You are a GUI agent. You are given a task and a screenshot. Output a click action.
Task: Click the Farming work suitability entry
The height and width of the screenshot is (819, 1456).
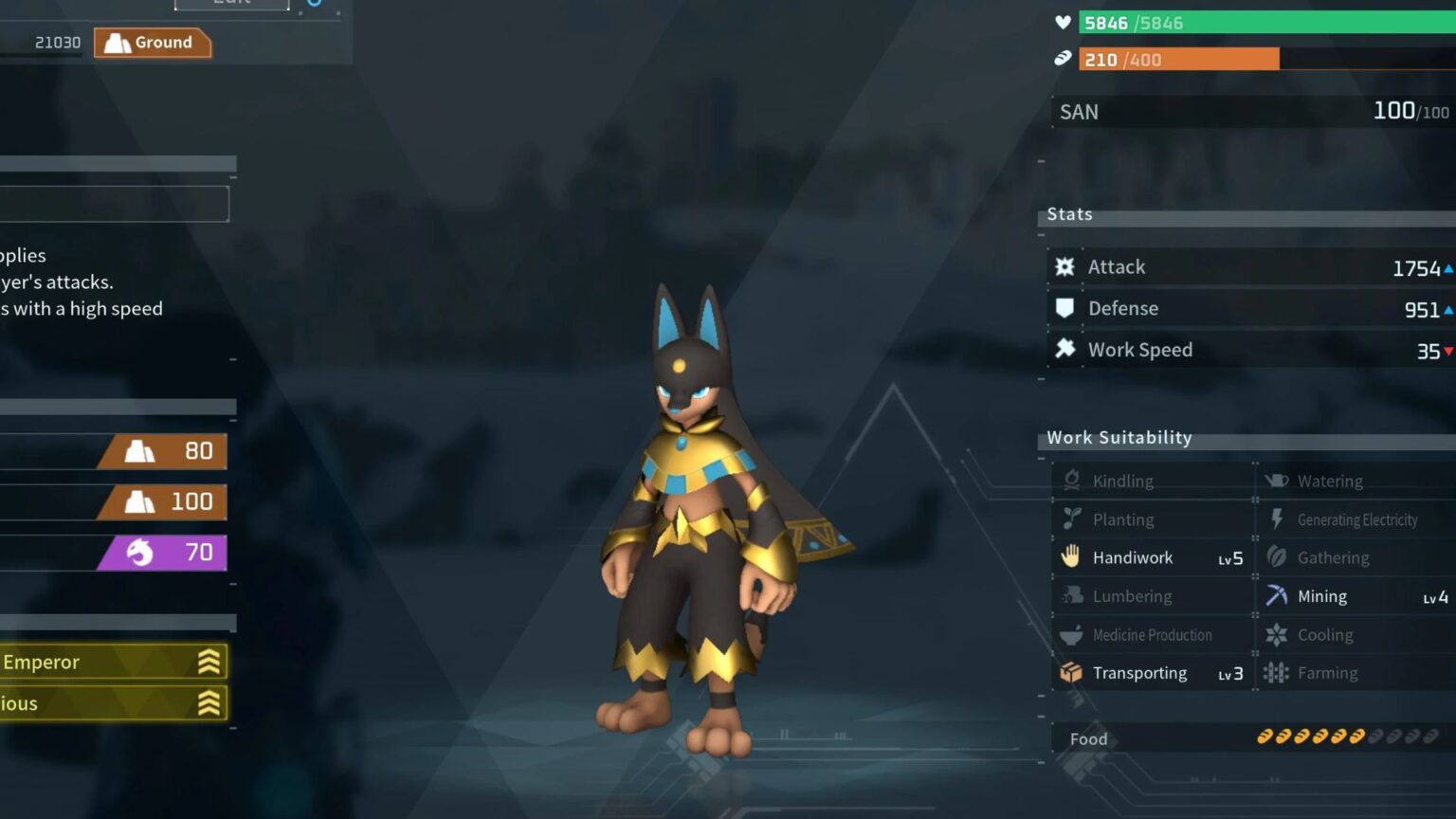point(1357,673)
